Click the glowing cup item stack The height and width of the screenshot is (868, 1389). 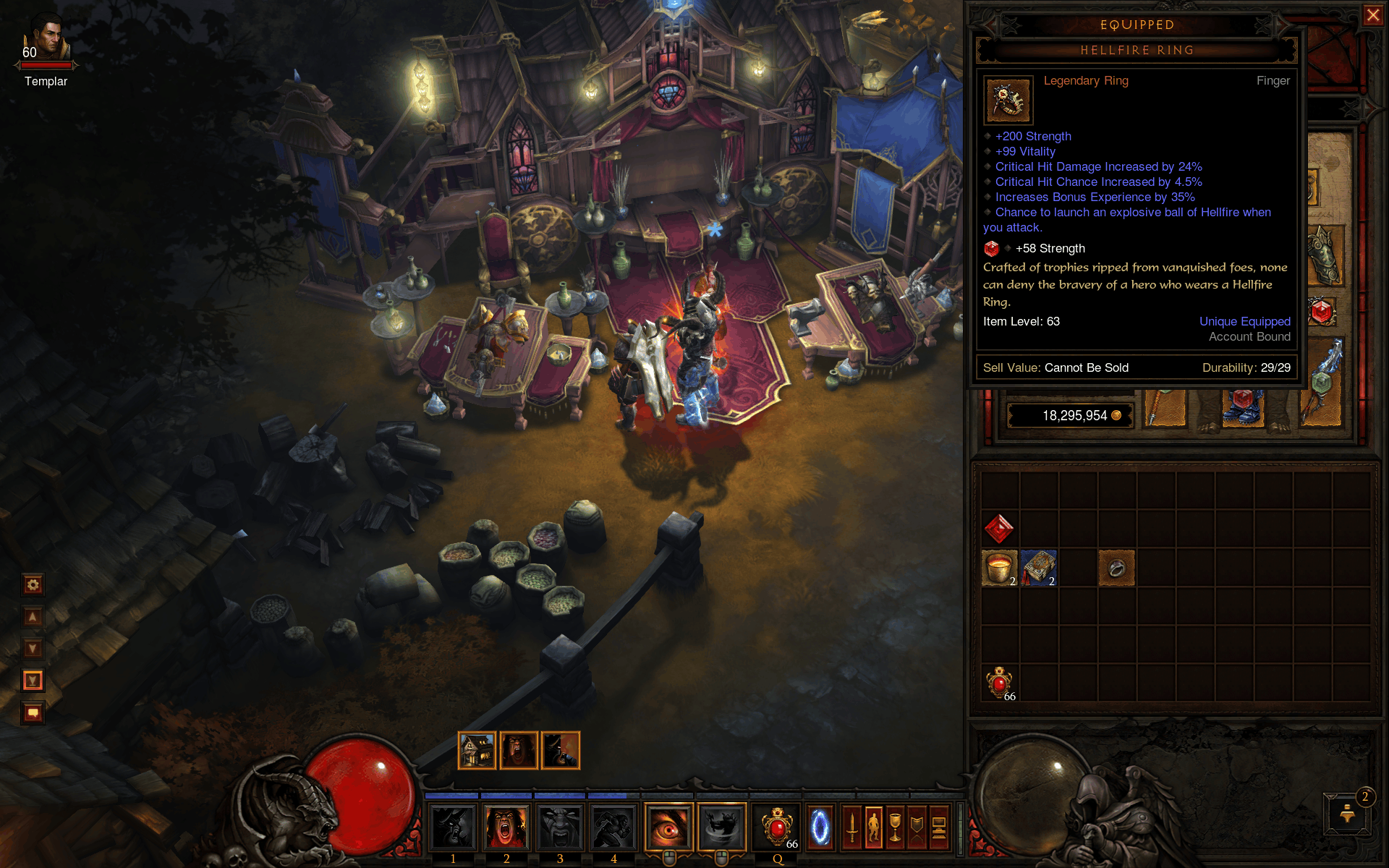pyautogui.click(x=999, y=568)
